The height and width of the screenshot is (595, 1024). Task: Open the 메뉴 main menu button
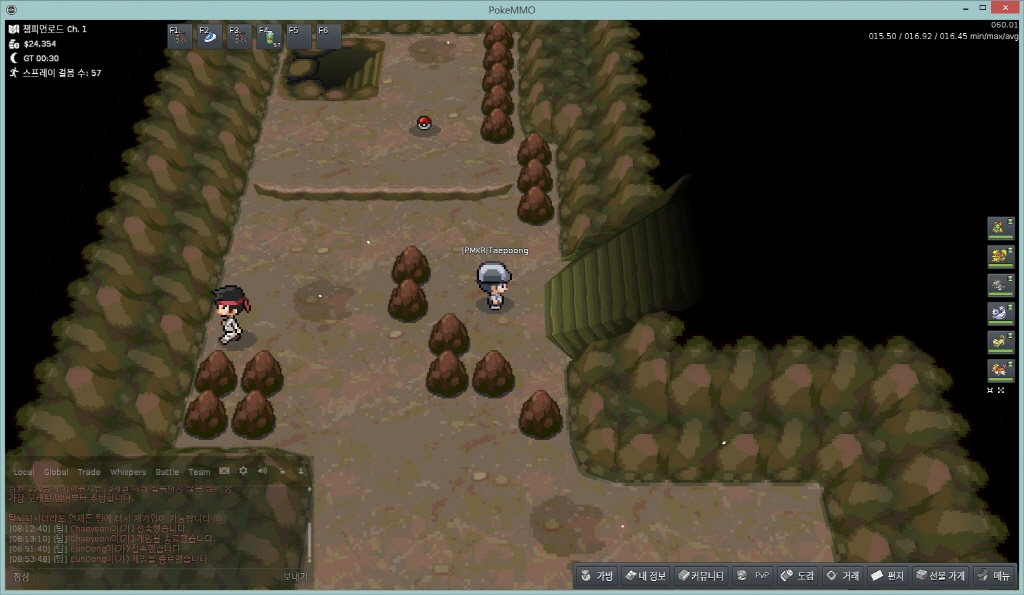[993, 576]
